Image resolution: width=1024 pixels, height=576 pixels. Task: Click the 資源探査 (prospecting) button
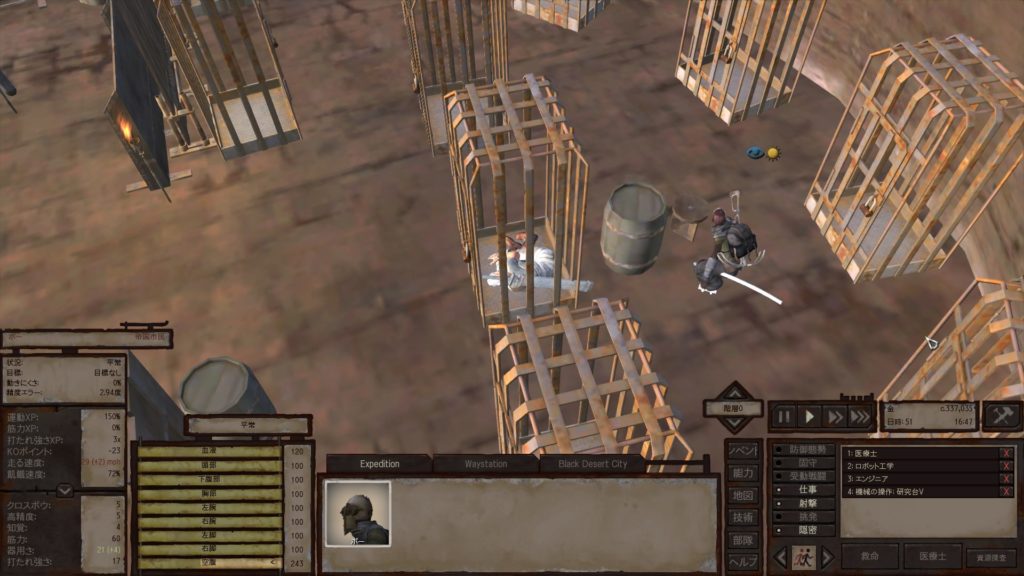[x=990, y=558]
